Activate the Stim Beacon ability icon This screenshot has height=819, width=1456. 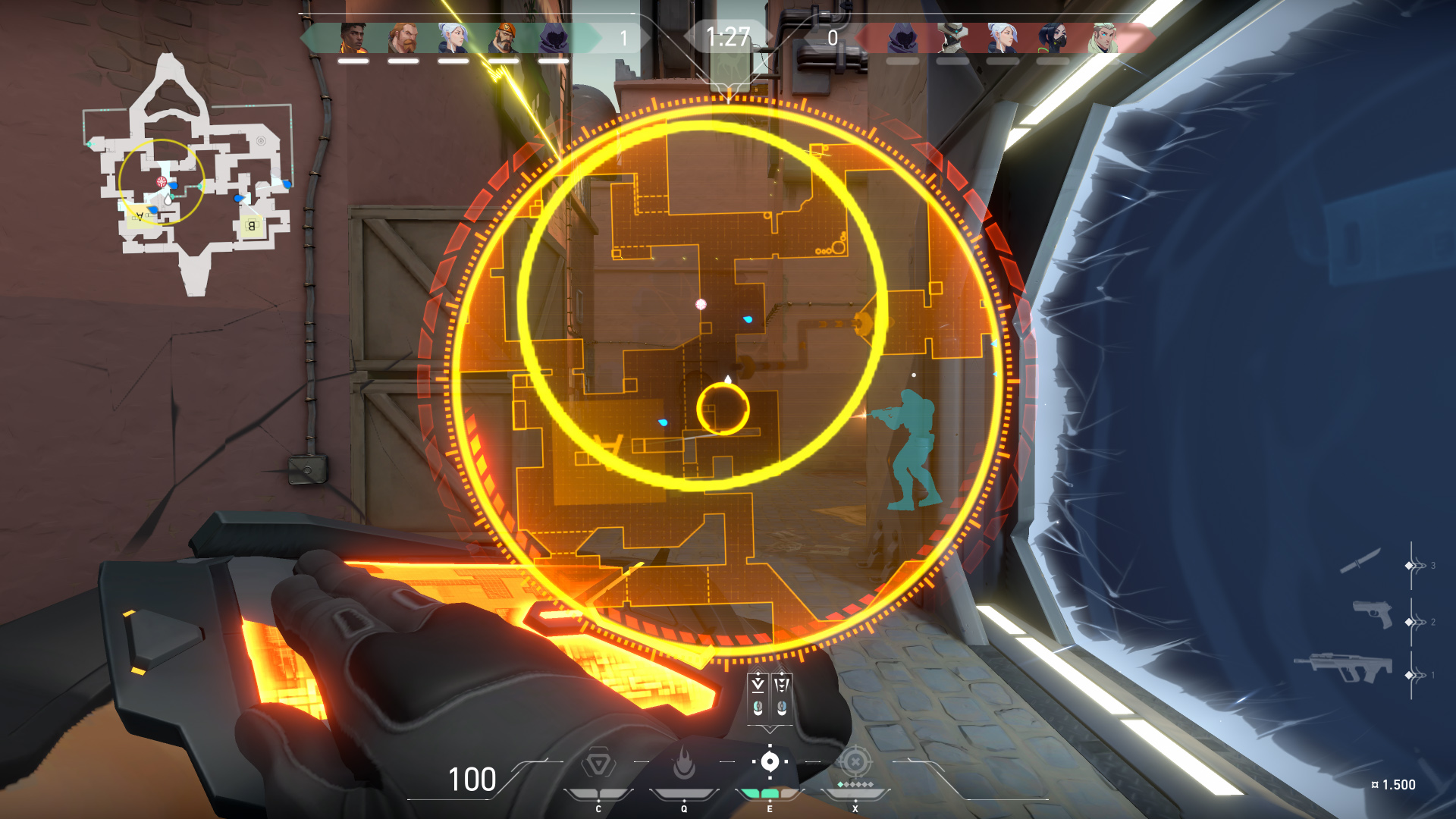point(598,764)
